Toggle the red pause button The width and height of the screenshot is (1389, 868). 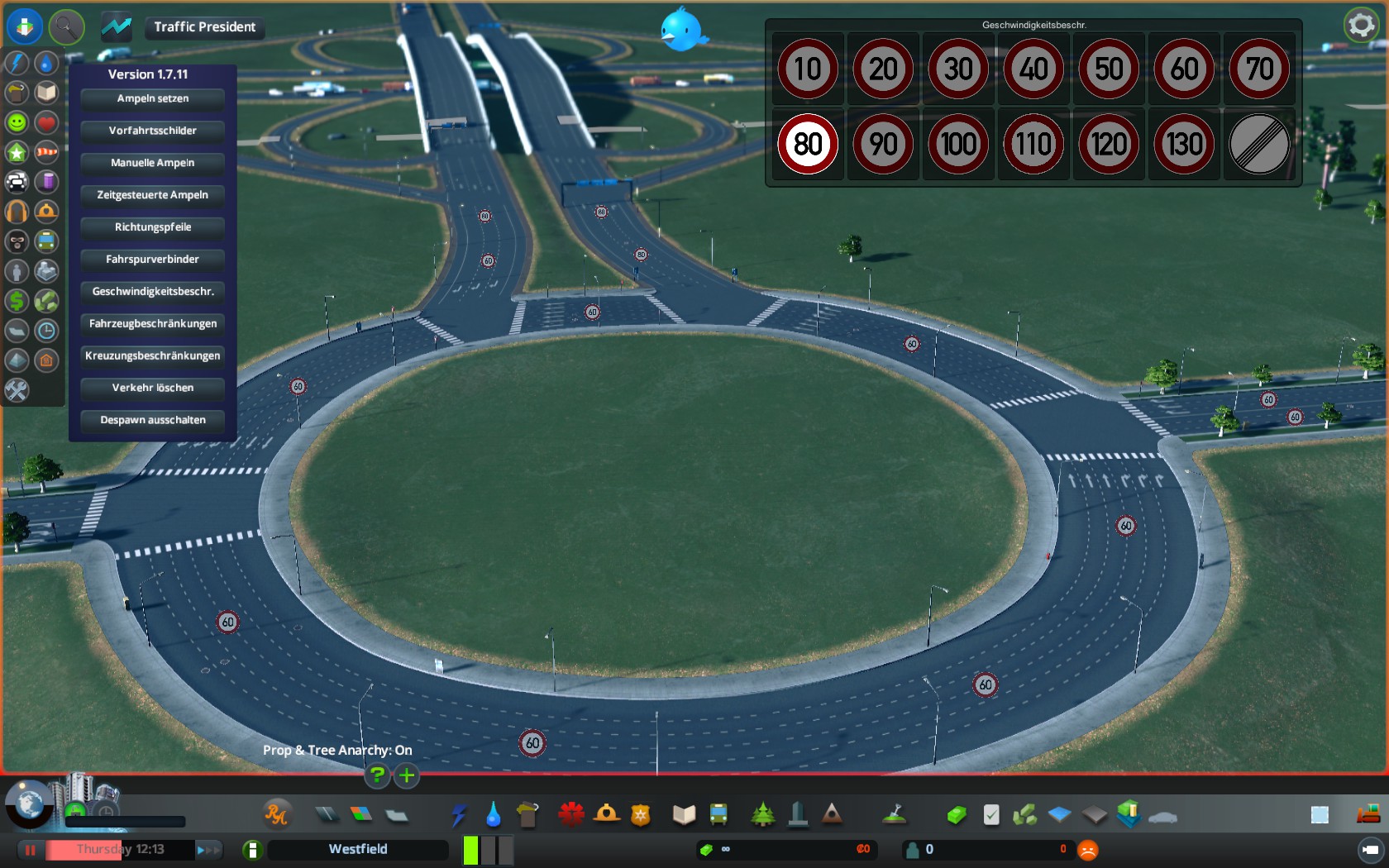click(31, 849)
